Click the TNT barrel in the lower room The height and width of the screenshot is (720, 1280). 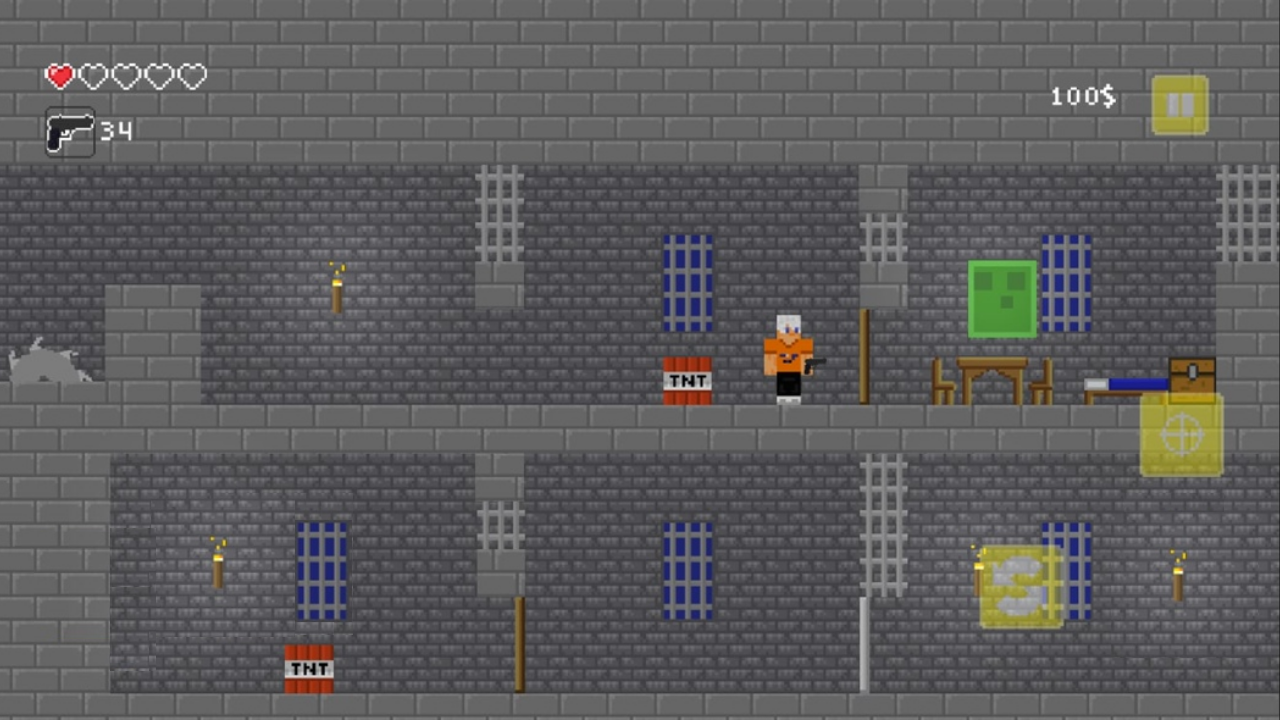pyautogui.click(x=308, y=666)
